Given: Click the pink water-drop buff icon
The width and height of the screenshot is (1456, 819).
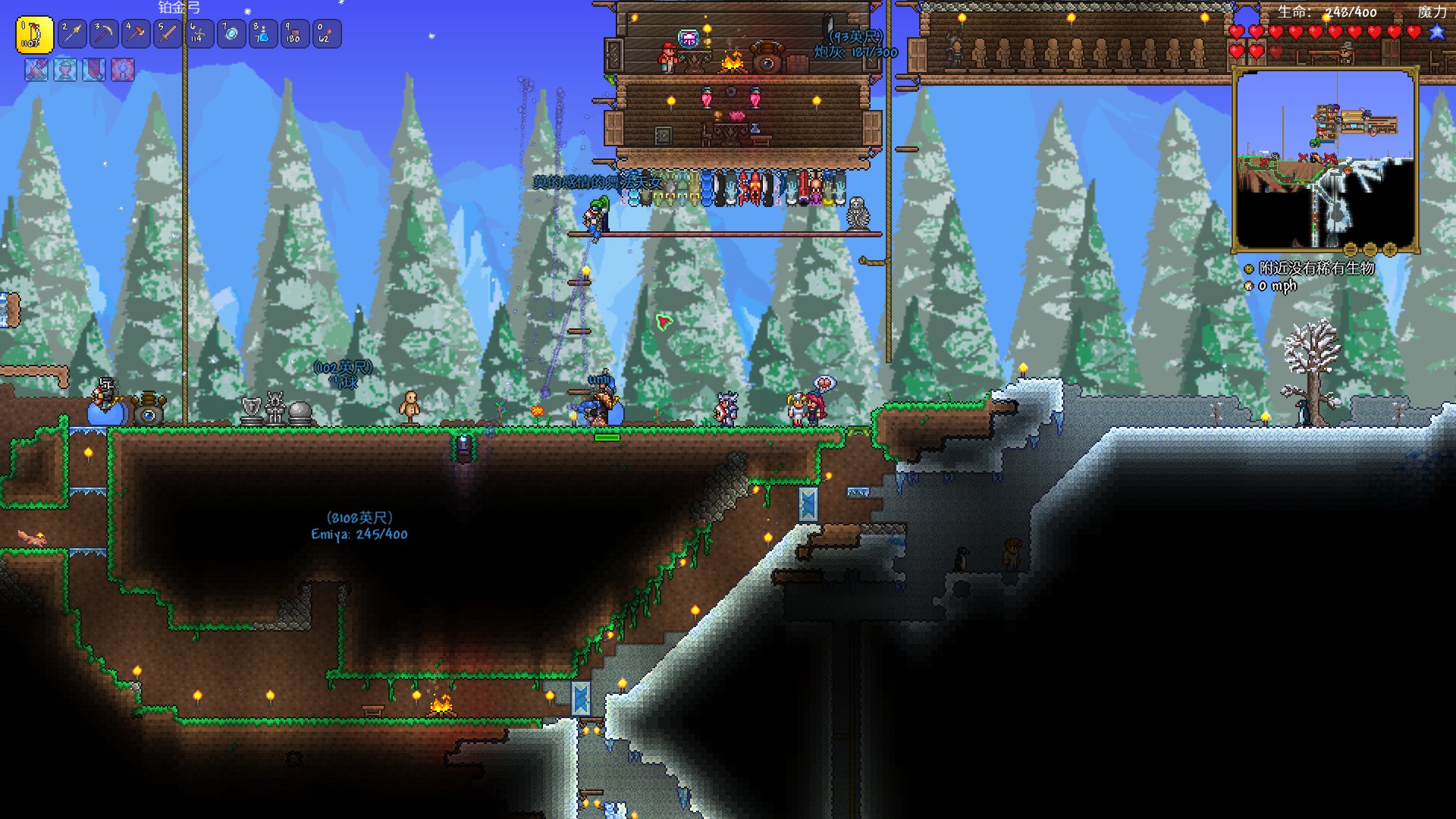Looking at the screenshot, I should point(123,70).
